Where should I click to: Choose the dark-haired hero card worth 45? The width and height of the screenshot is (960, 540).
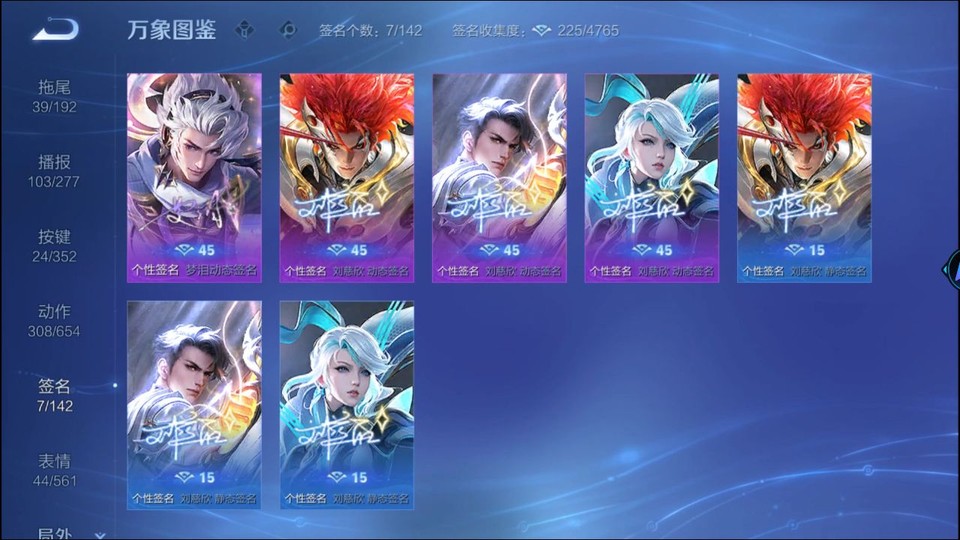tap(499, 177)
